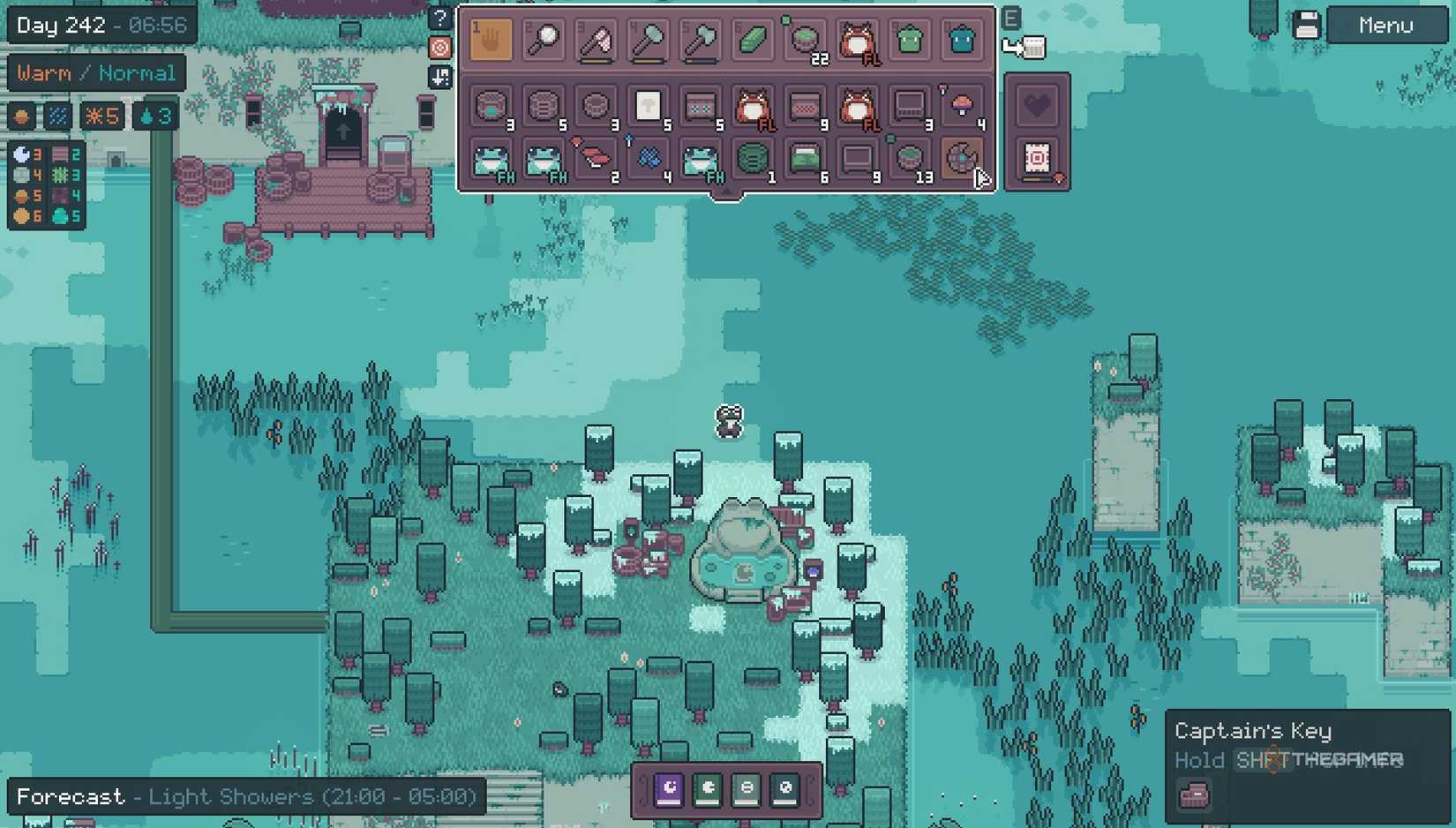Equip the axe in hotbar slot 5
This screenshot has width=1456, height=828.
tap(700, 39)
